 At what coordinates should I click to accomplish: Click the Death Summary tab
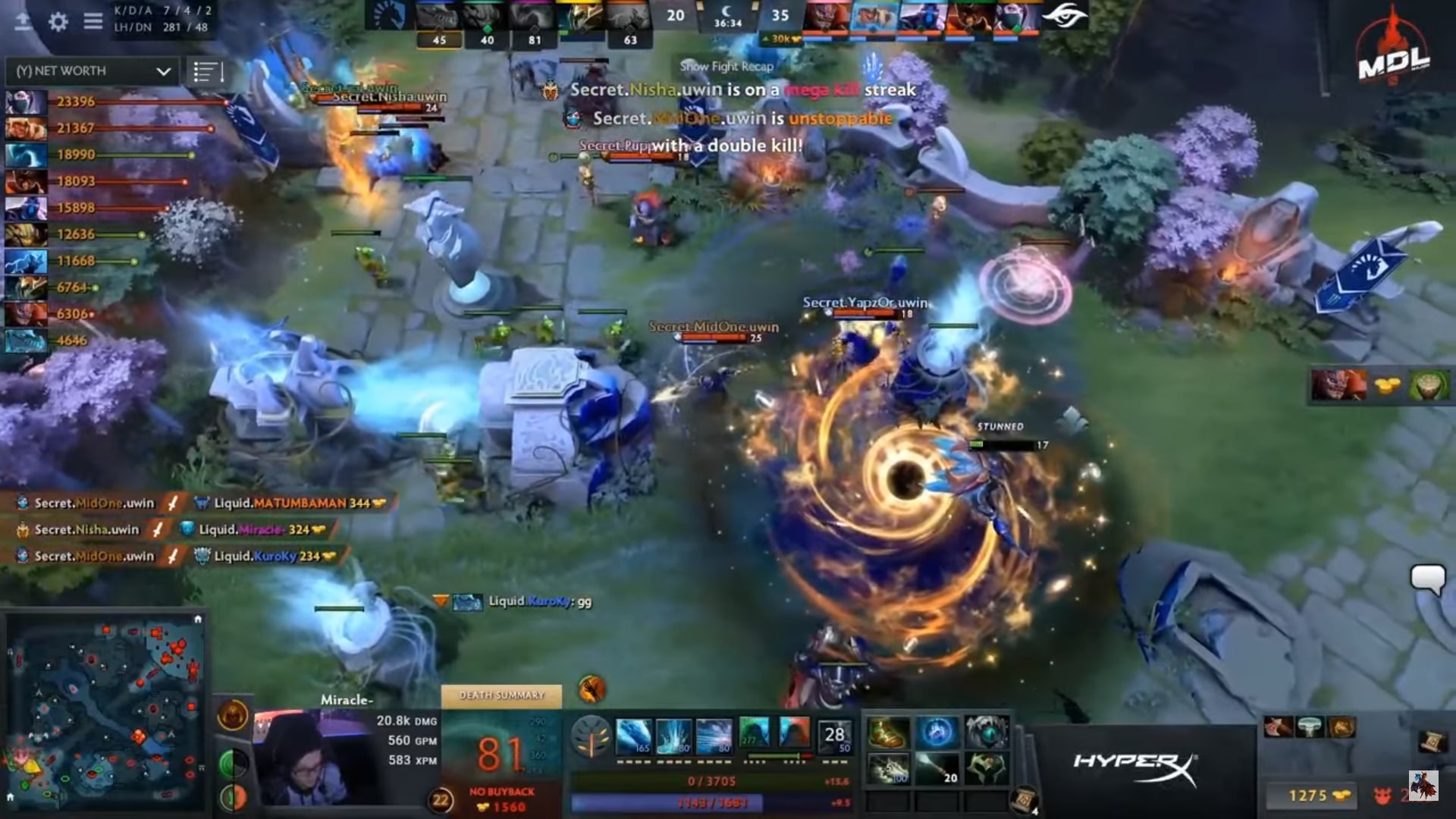tap(501, 695)
